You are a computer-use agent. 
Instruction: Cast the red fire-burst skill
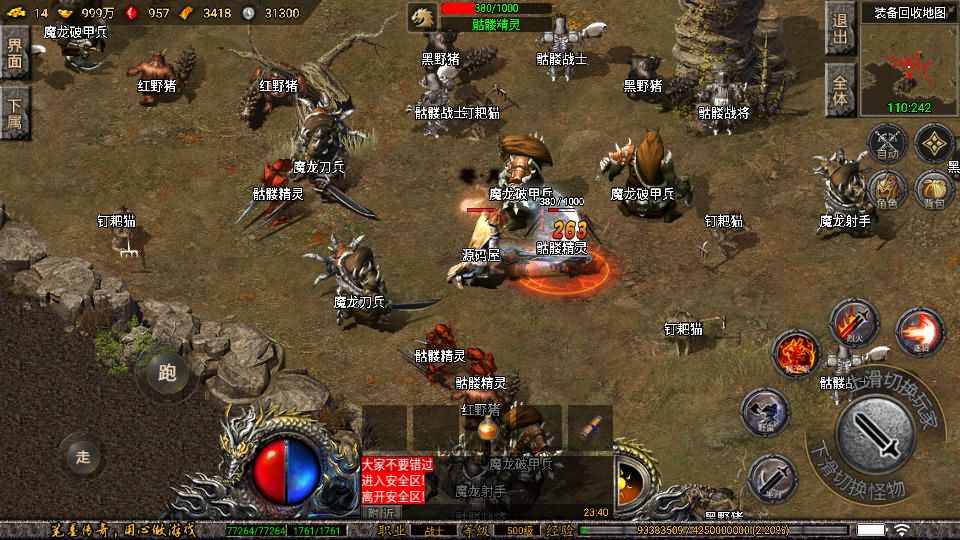click(919, 332)
